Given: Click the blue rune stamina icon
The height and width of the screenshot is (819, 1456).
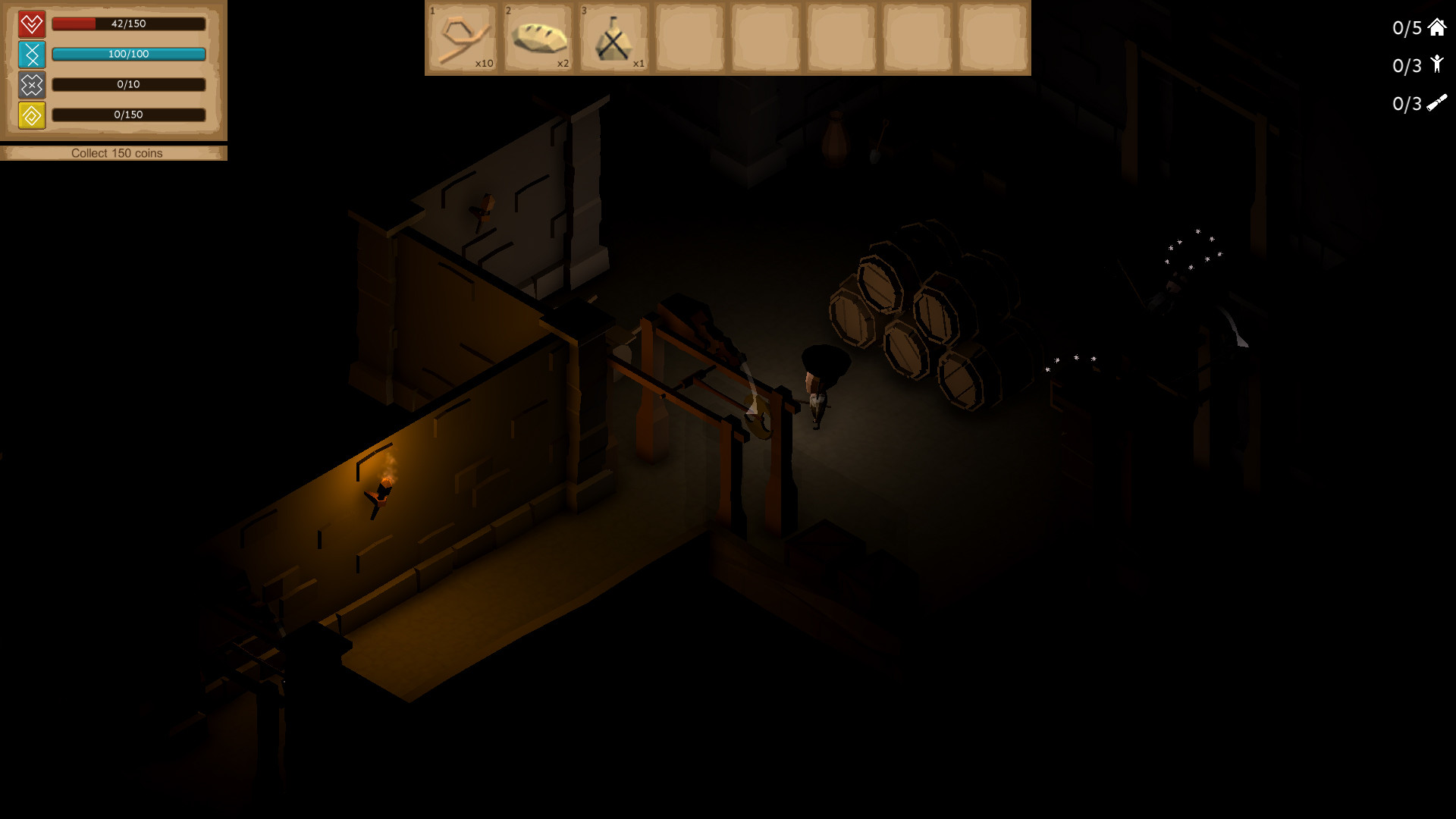Looking at the screenshot, I should [32, 55].
